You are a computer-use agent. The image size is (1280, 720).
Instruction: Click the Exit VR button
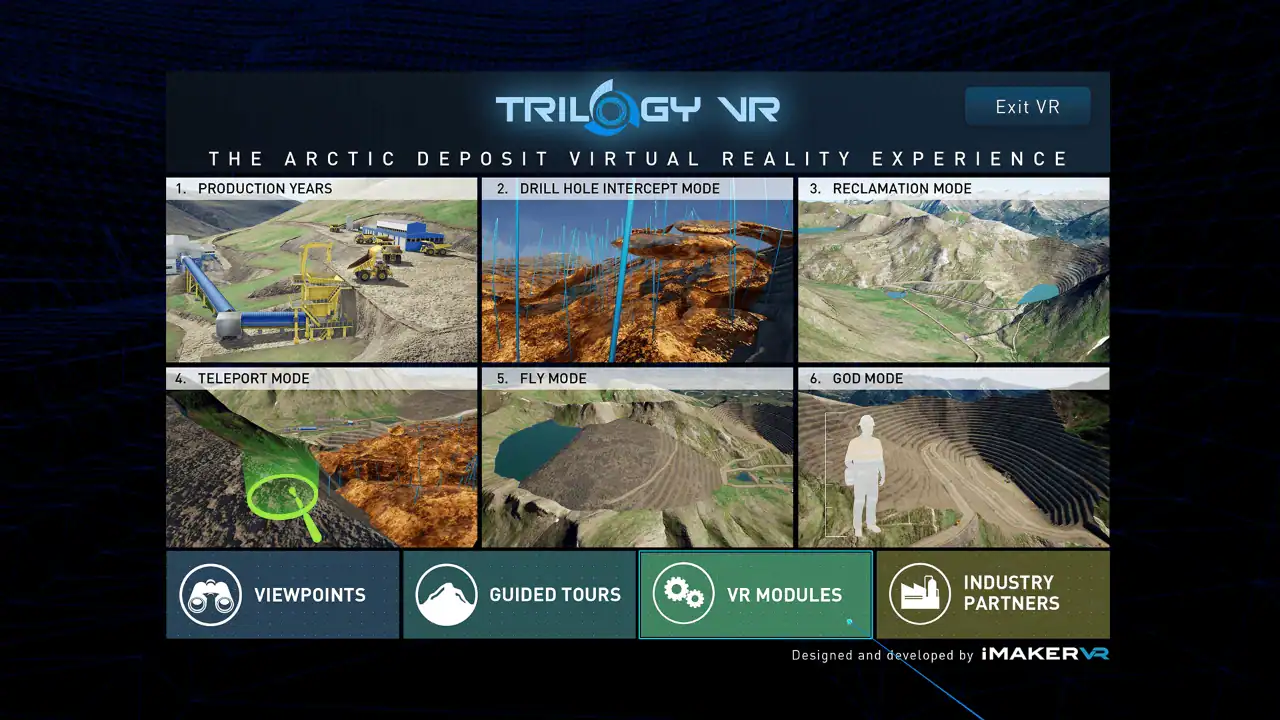click(x=1027, y=106)
